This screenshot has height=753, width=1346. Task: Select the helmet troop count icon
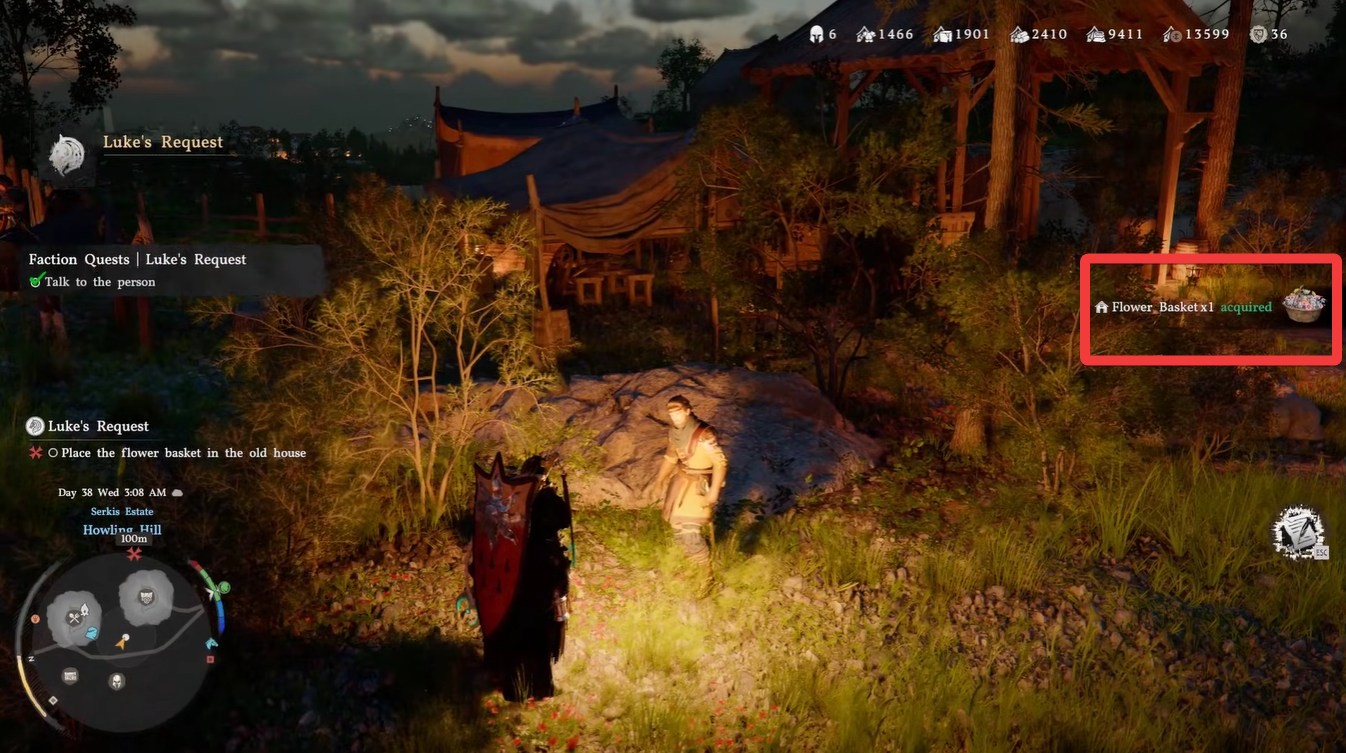(x=816, y=34)
